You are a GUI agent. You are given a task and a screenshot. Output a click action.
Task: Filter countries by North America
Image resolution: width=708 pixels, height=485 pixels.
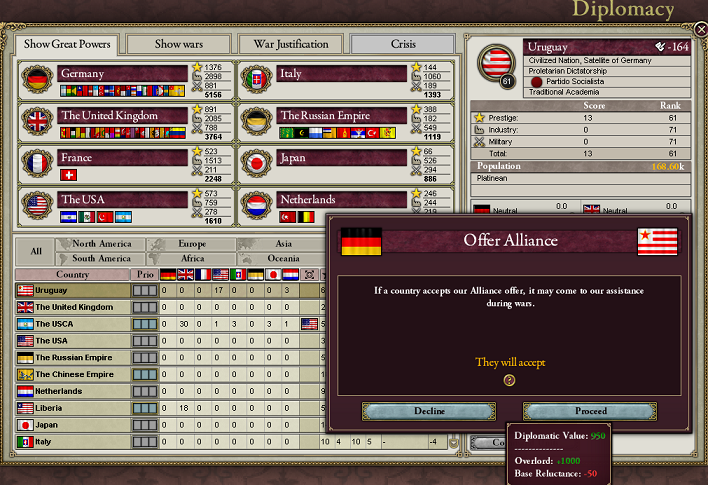[100, 244]
